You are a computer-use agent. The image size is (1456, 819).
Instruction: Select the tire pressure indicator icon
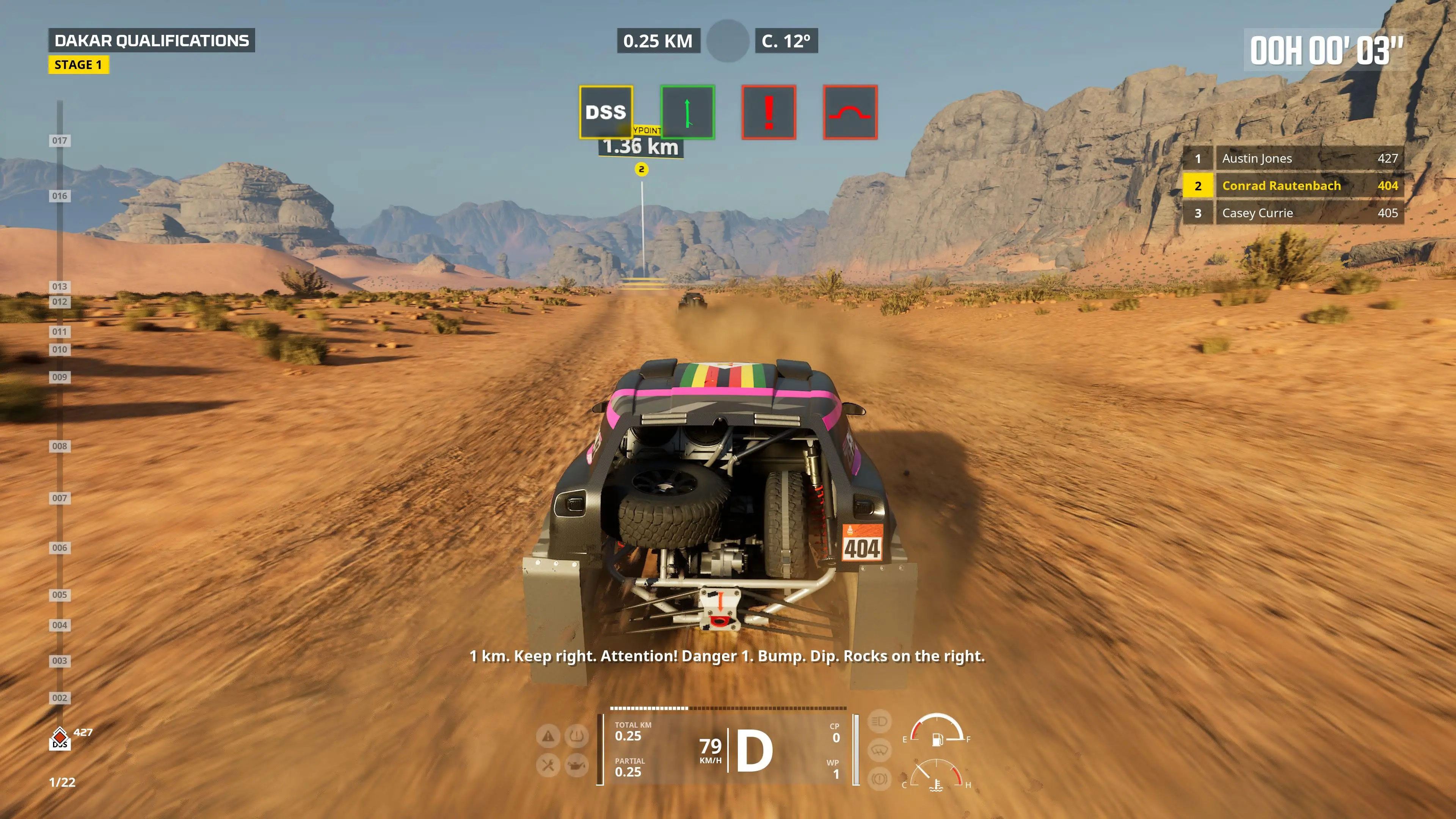coord(576,736)
